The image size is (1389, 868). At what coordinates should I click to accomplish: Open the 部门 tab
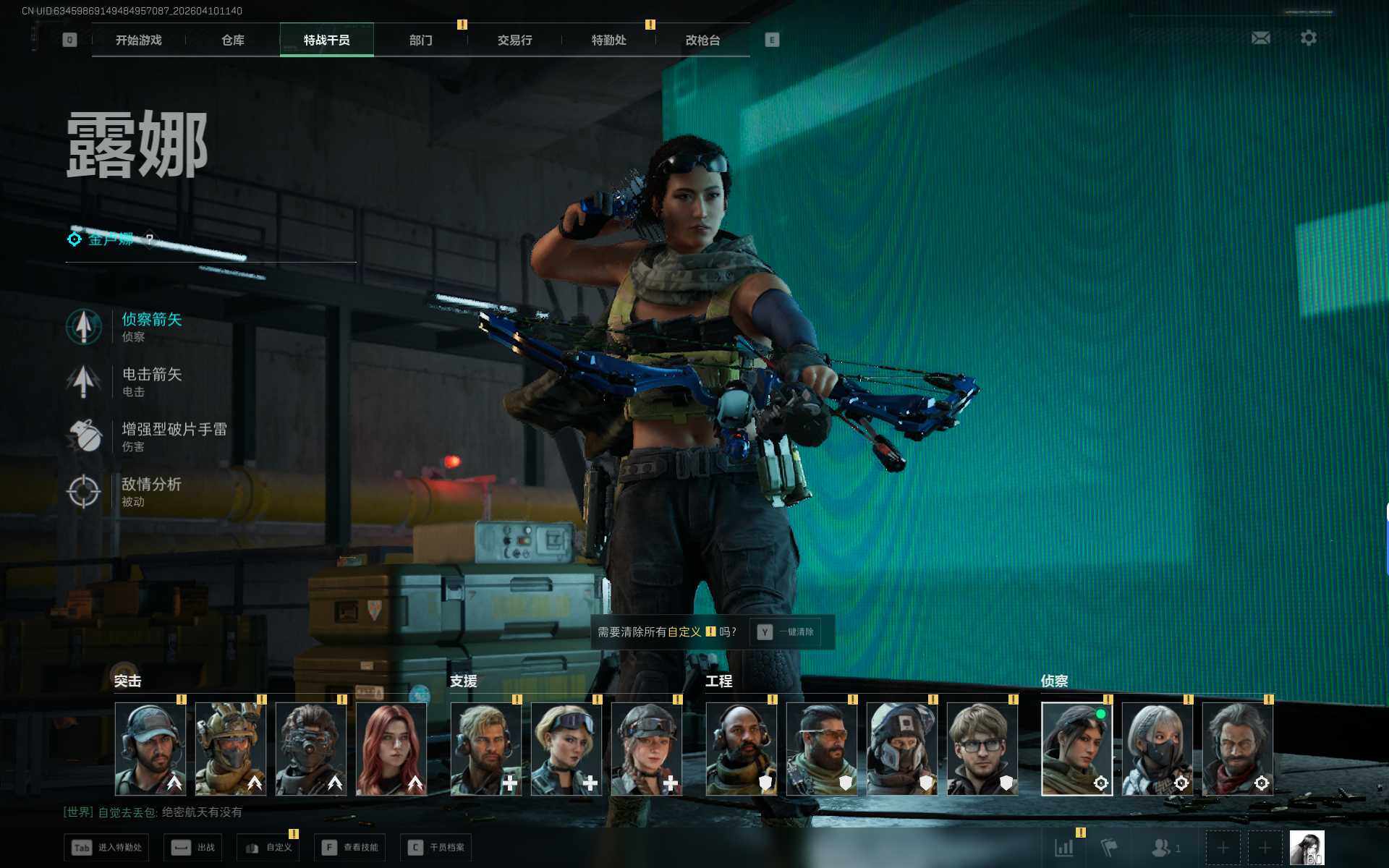coord(420,41)
